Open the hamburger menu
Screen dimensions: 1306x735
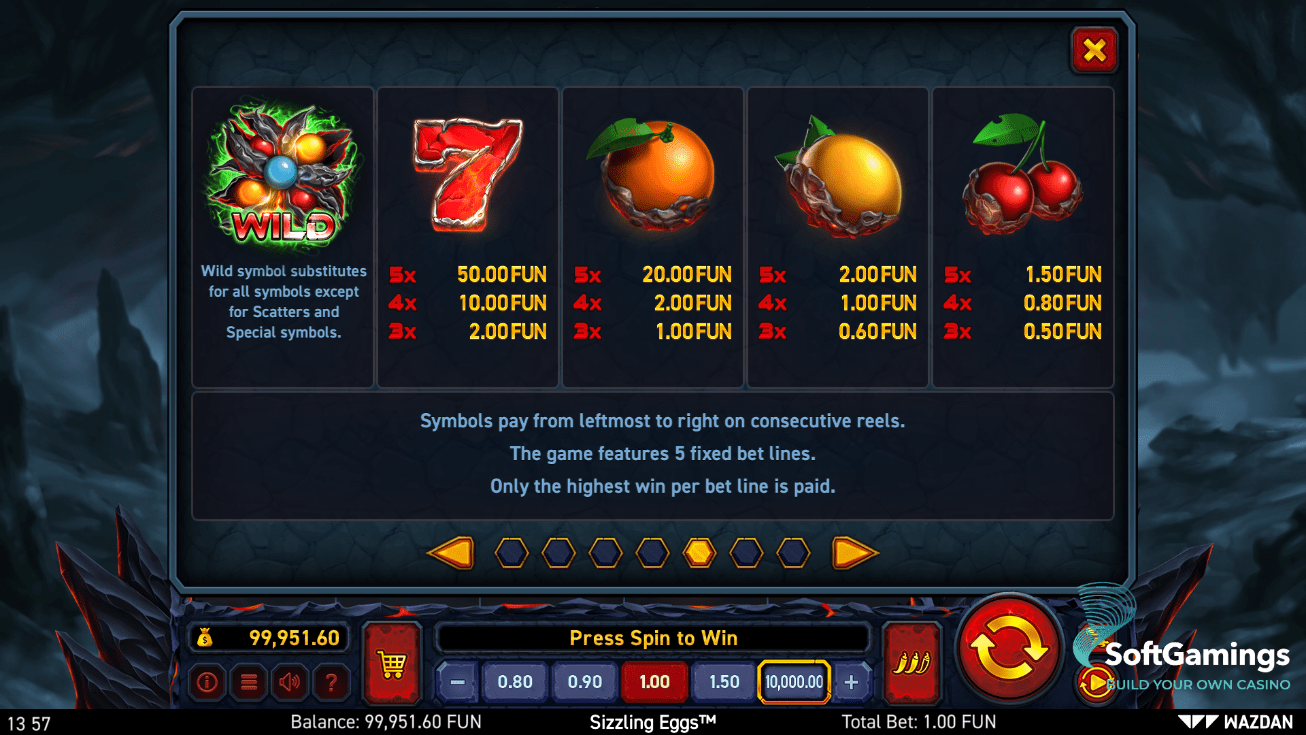point(249,683)
